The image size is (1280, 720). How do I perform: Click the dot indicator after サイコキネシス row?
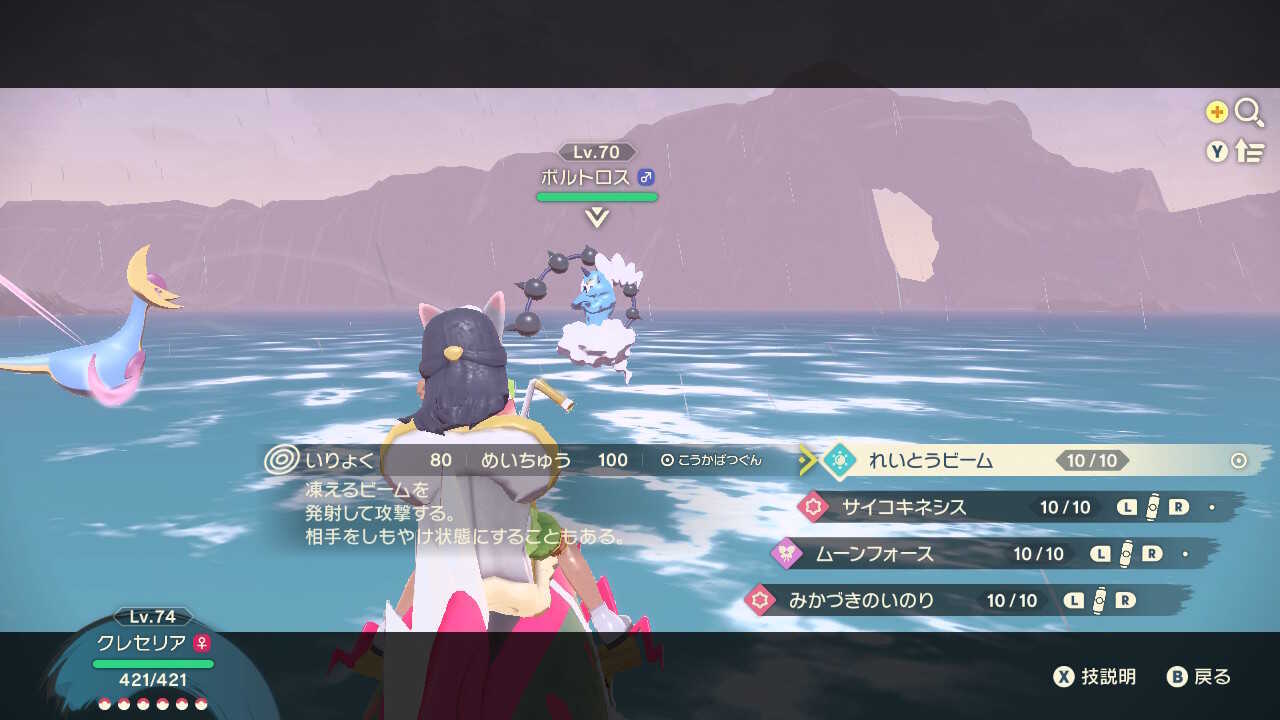1213,508
